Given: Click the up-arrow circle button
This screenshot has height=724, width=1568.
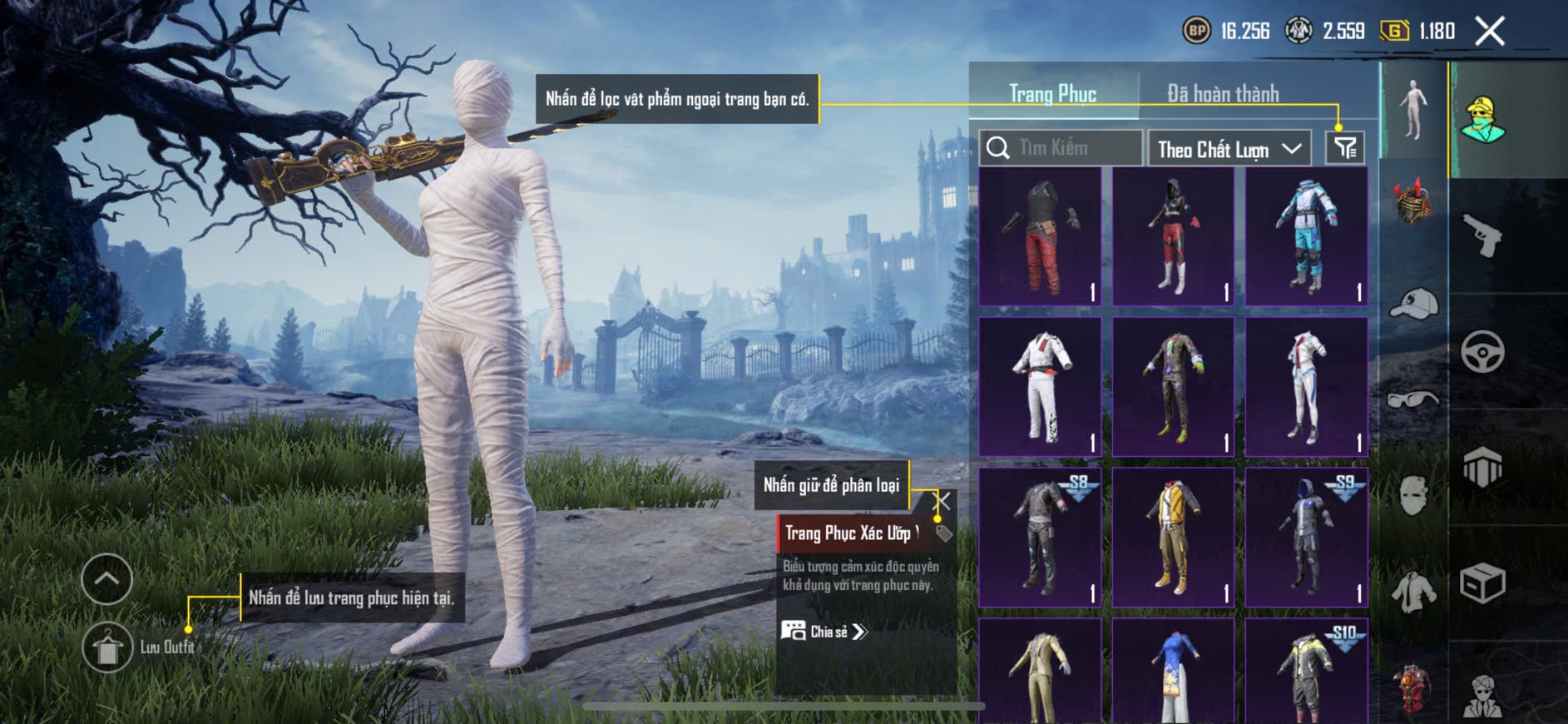Looking at the screenshot, I should click(x=106, y=578).
